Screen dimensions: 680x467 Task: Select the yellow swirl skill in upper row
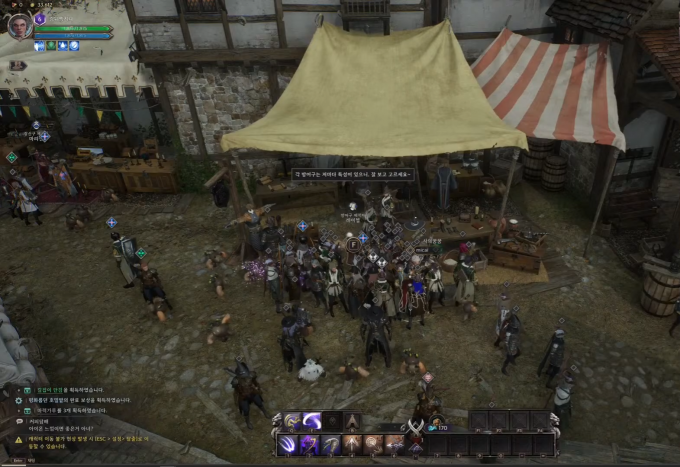click(290, 421)
